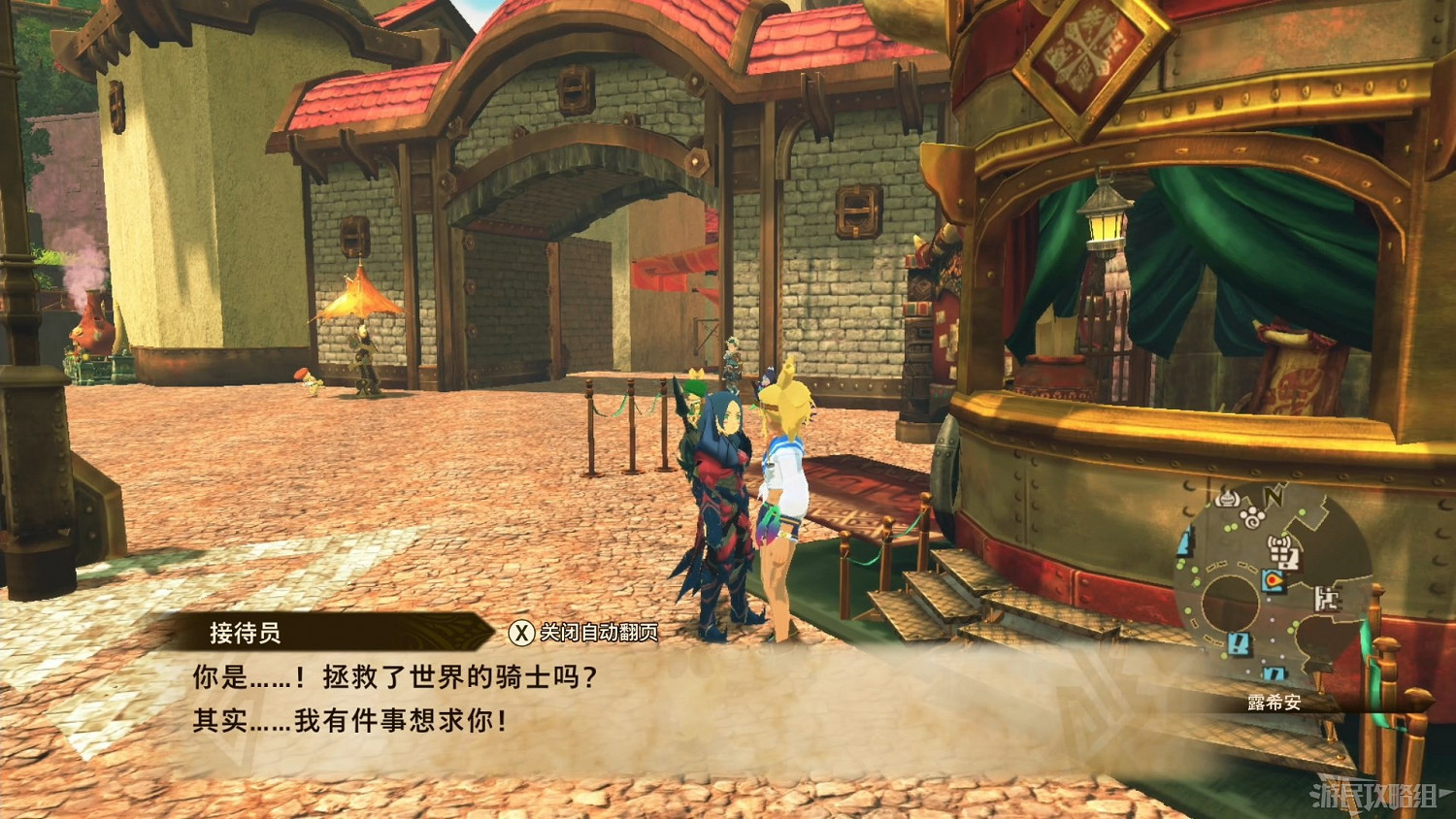Click the circular X button beside 关闭自动翻页

(x=520, y=631)
